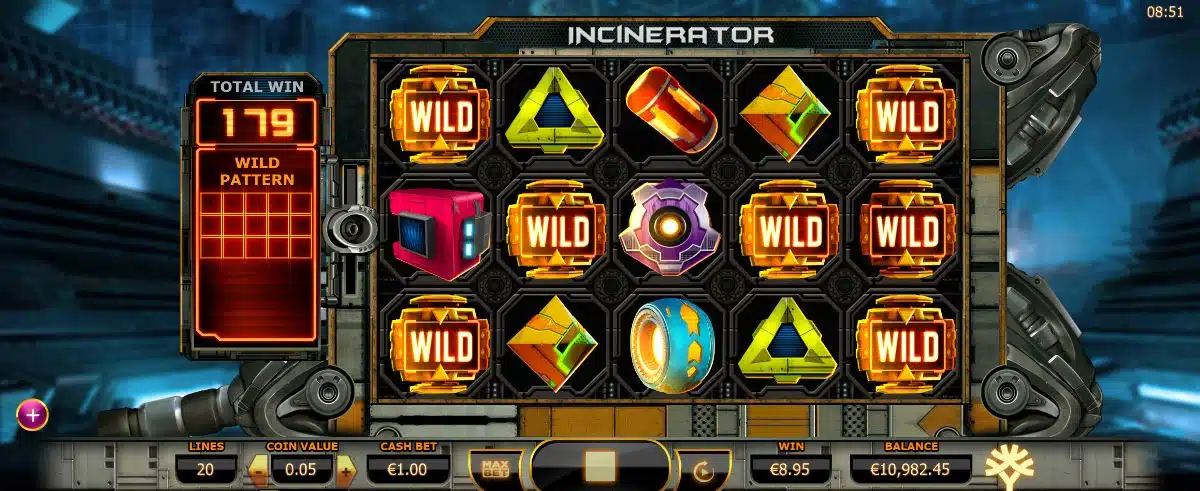Increase the coin value
1200x491 pixels.
[x=346, y=467]
